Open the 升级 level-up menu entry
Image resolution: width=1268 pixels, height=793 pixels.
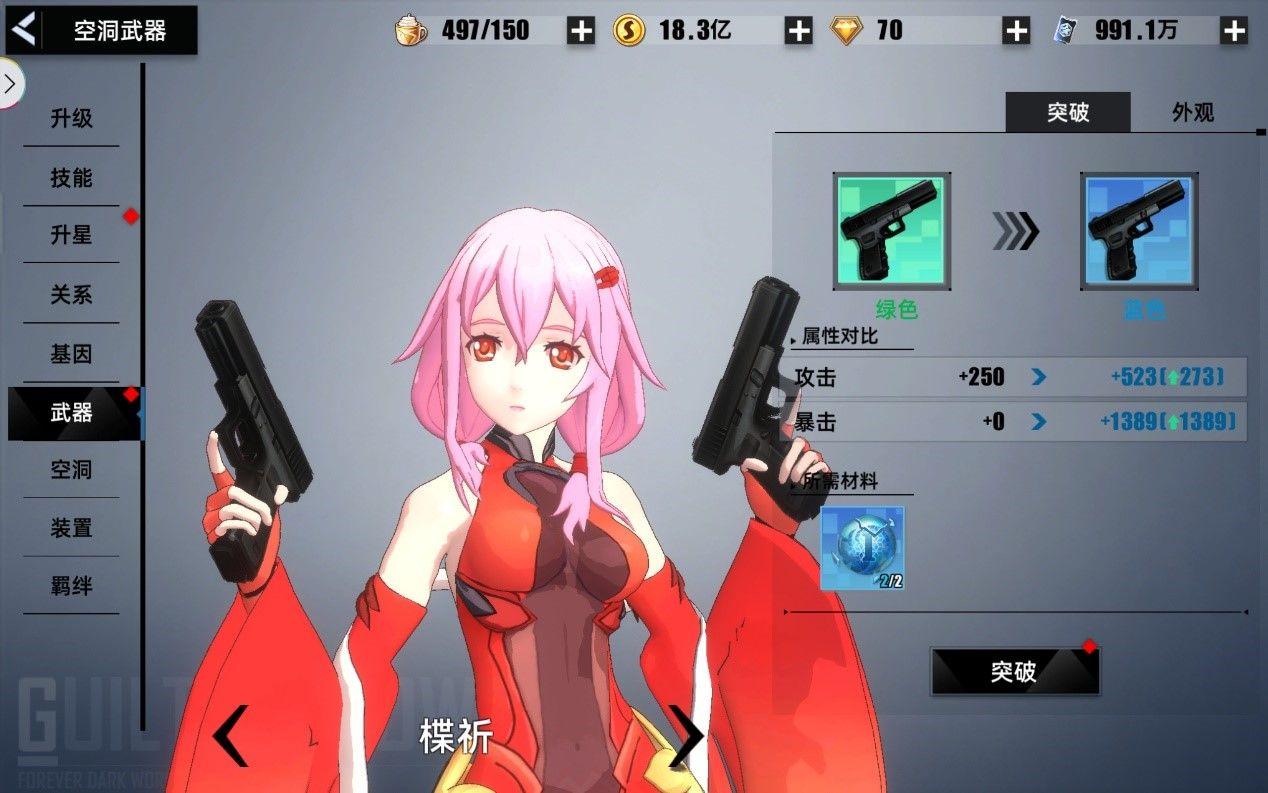(x=71, y=118)
